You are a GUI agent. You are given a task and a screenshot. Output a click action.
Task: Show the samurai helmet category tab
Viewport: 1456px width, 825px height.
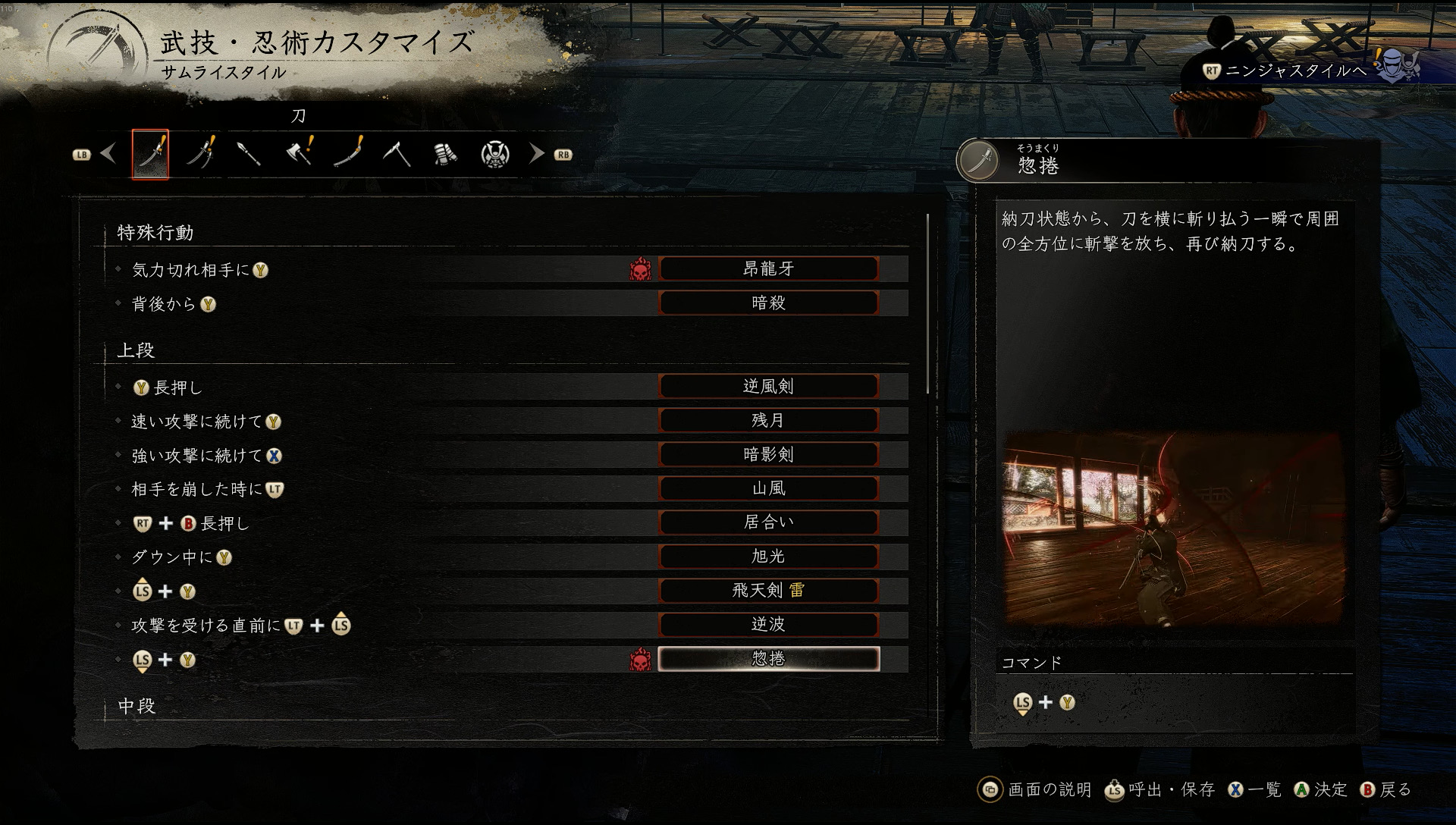495,154
